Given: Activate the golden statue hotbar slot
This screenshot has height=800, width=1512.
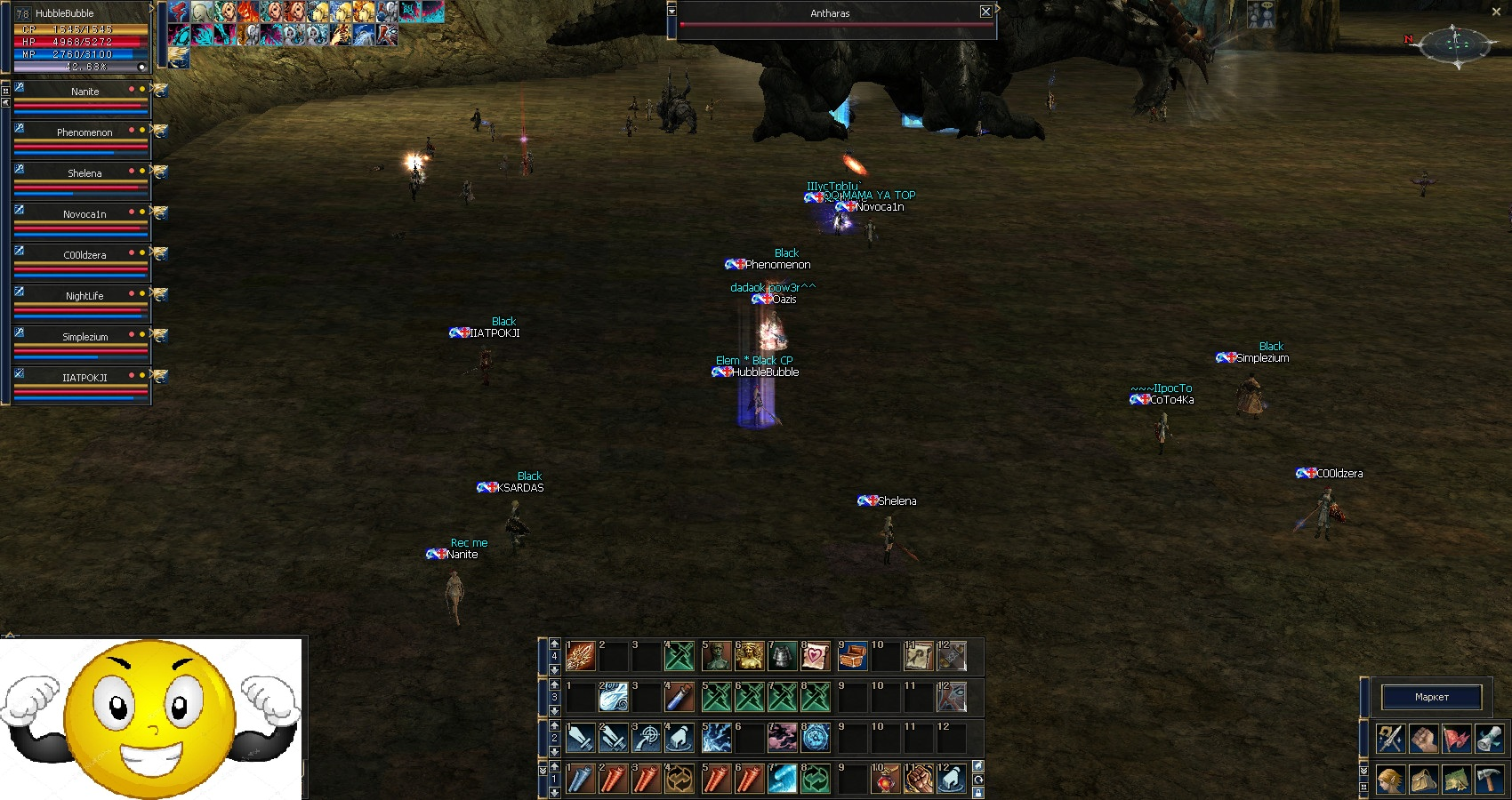Looking at the screenshot, I should coord(749,657).
